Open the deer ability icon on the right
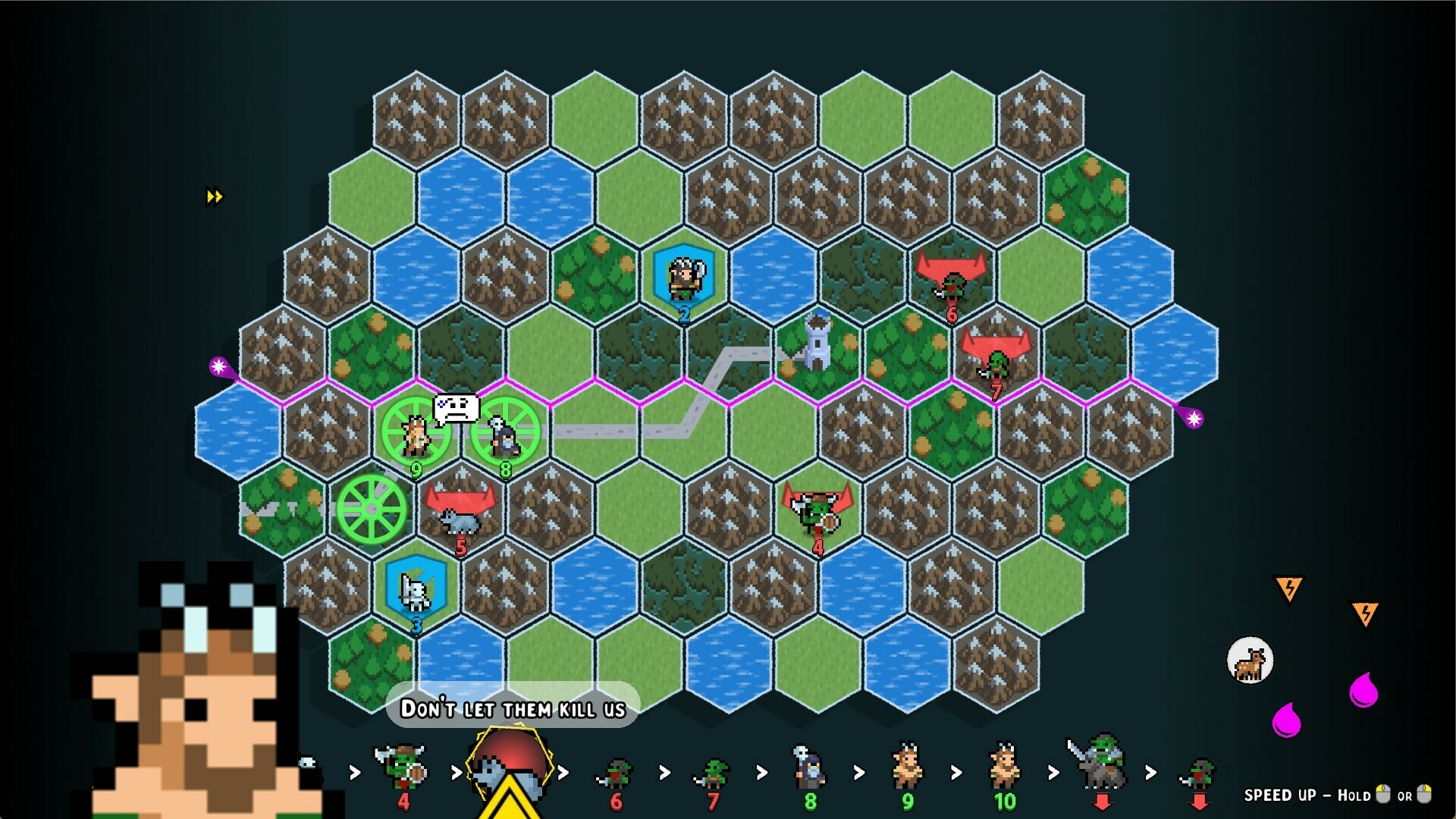Image resolution: width=1456 pixels, height=819 pixels. click(1252, 661)
